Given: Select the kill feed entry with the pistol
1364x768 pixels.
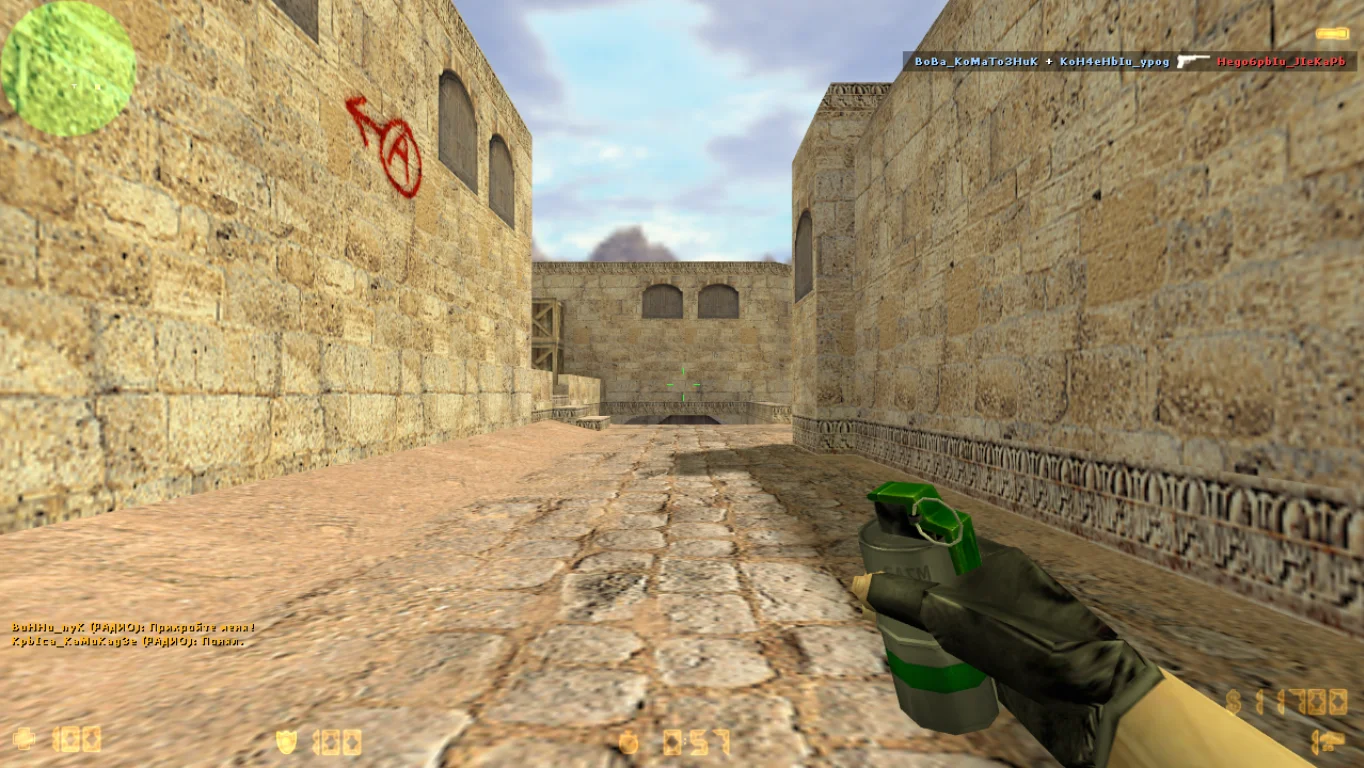Looking at the screenshot, I should (1130, 61).
